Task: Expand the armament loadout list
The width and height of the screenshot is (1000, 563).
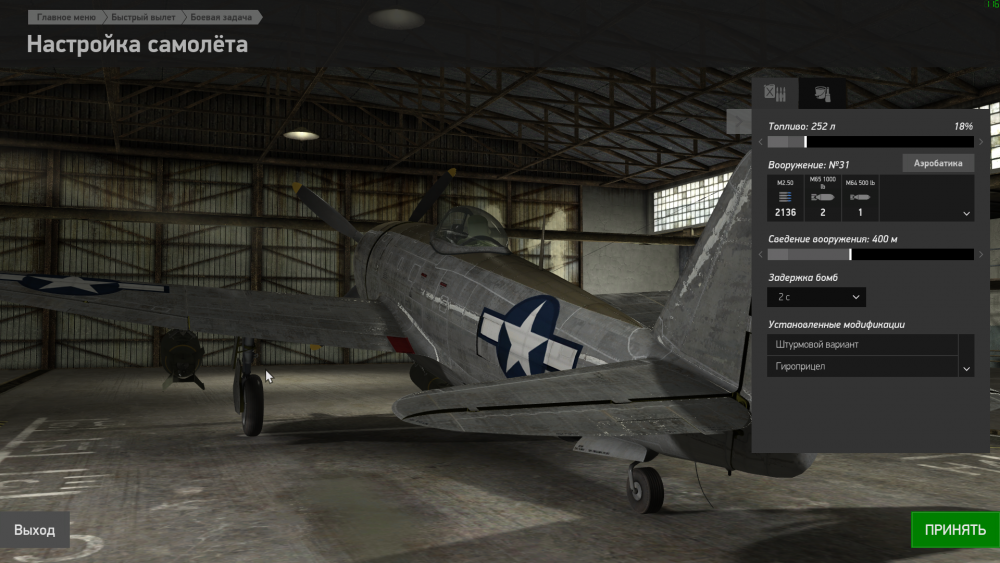Action: click(966, 213)
